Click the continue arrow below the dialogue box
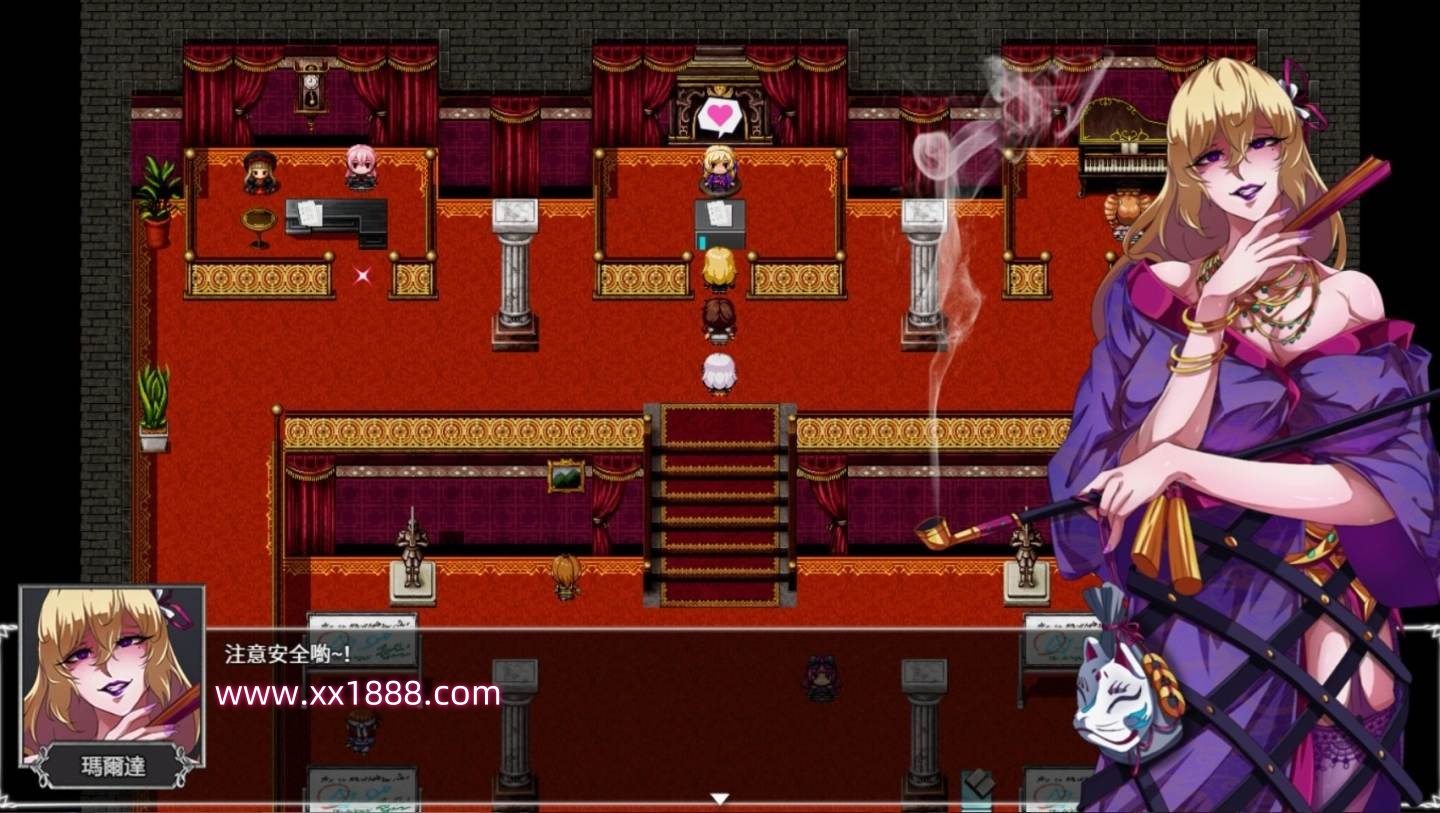The width and height of the screenshot is (1440, 813). coord(719,798)
